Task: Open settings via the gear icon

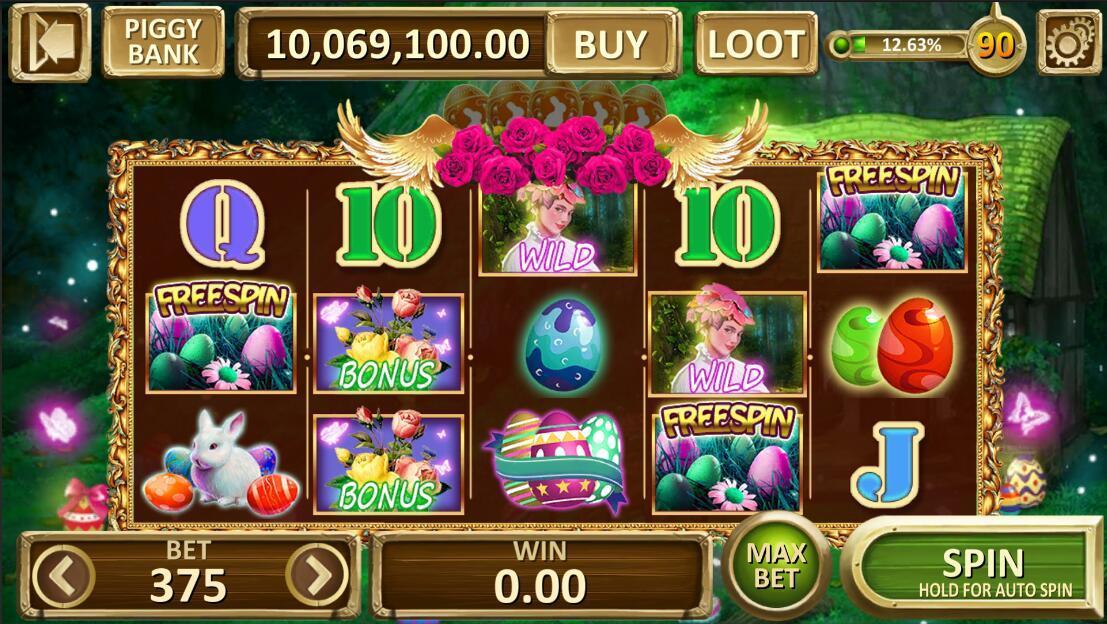Action: (1069, 42)
